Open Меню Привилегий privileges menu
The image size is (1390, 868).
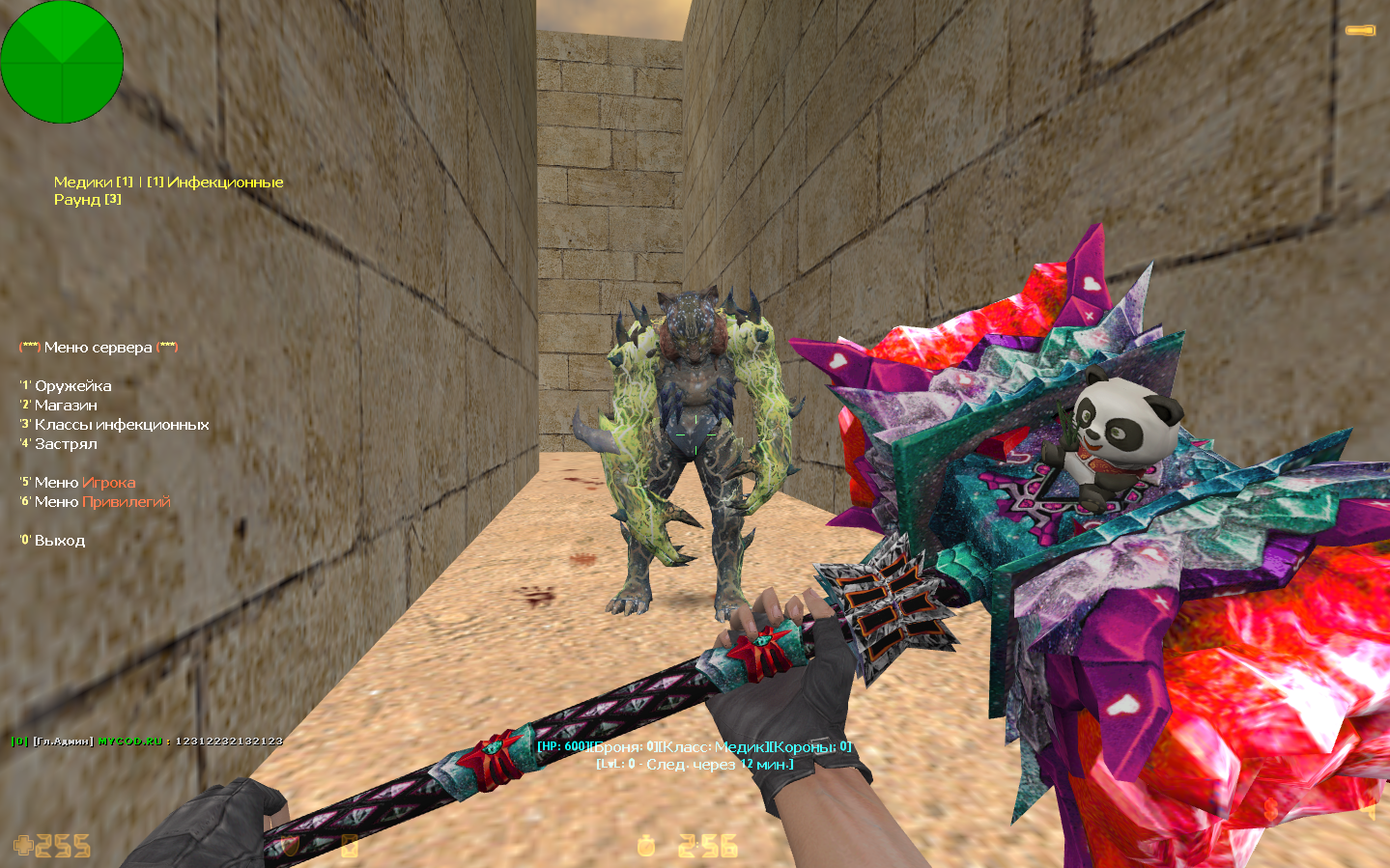click(x=101, y=502)
